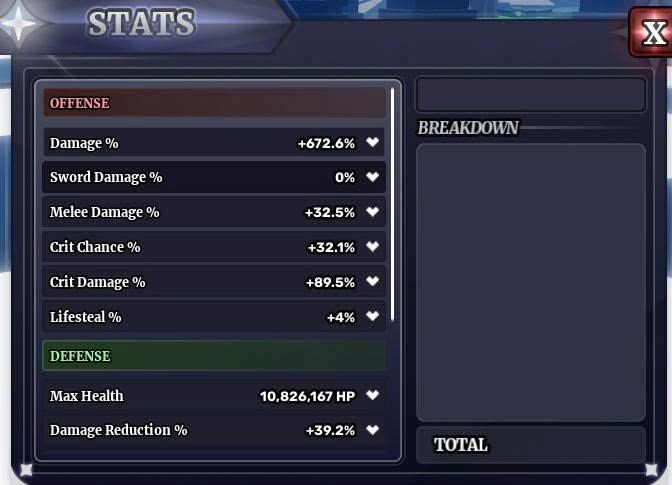Show the Sword Damage % breakdown

[372, 178]
